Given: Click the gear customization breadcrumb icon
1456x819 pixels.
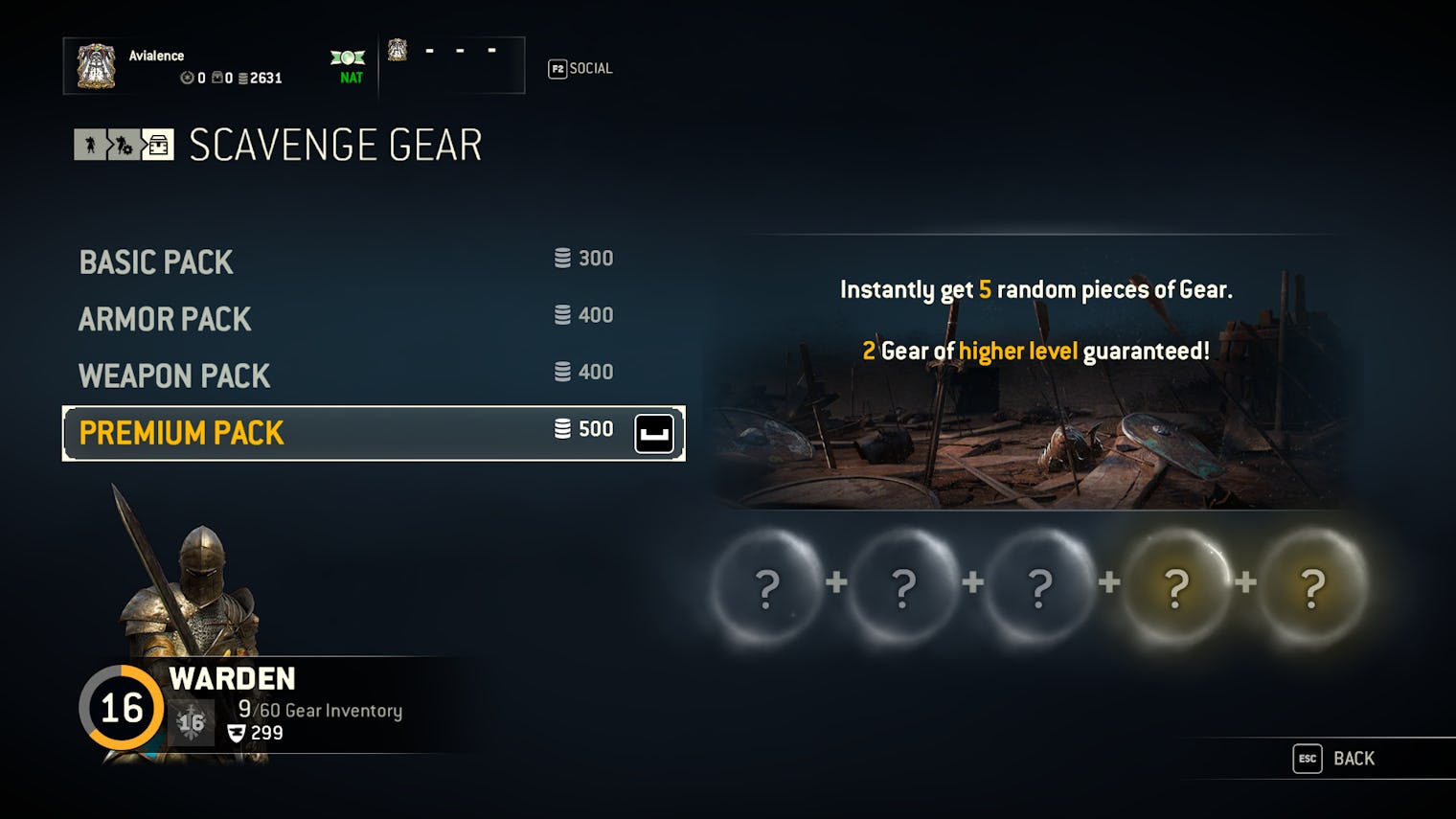Looking at the screenshot, I should (x=123, y=146).
